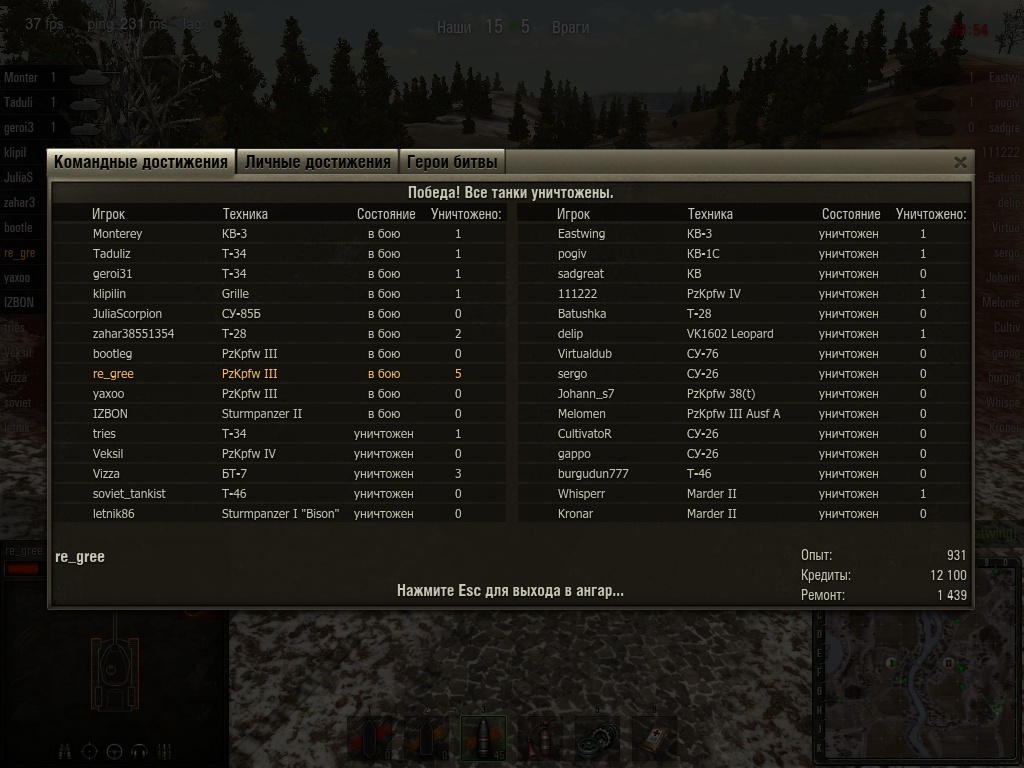The height and width of the screenshot is (768, 1024).
Task: Select klipilin's Grille row
Action: tap(115, 294)
